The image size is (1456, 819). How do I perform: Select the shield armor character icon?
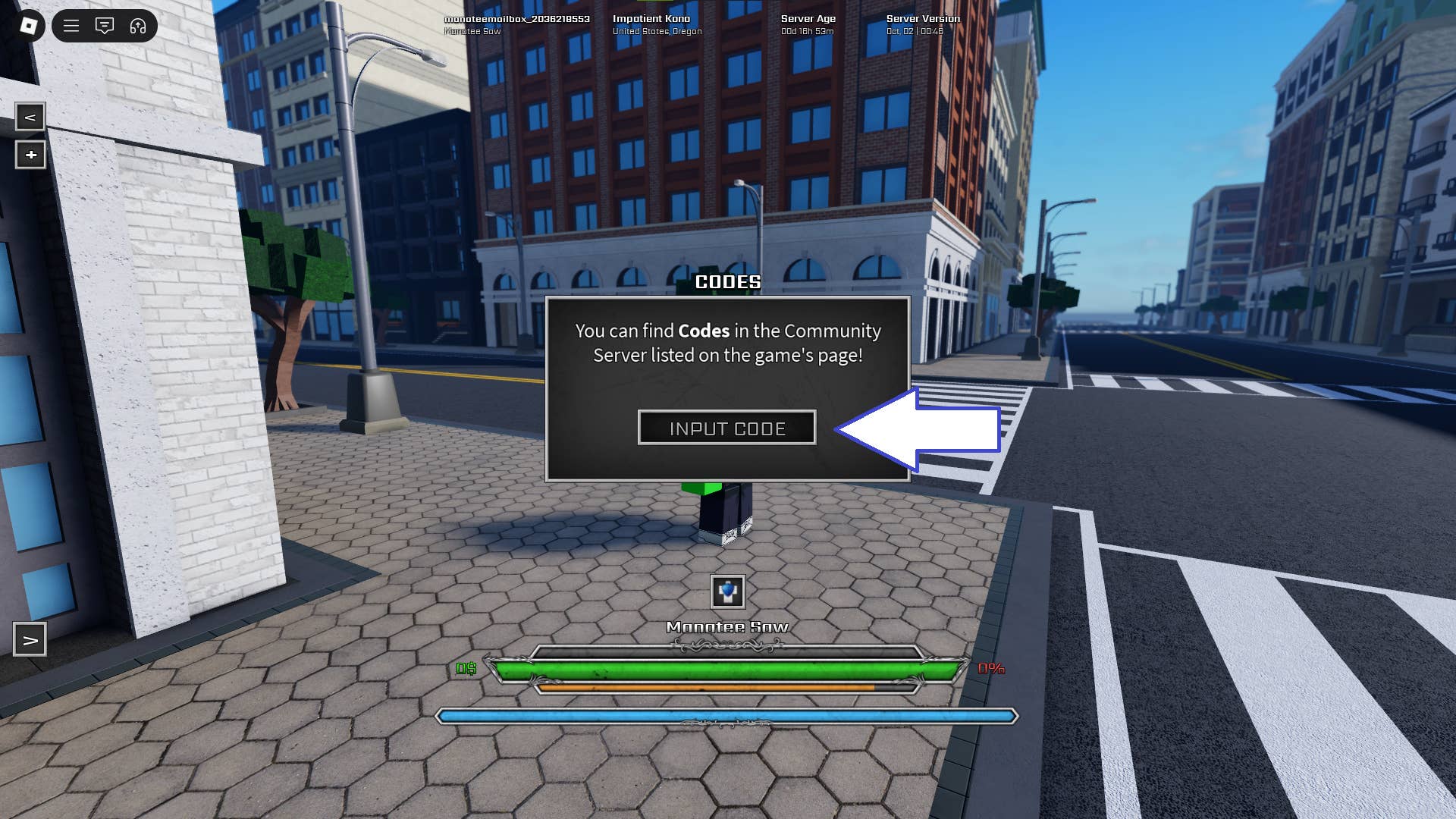[727, 593]
